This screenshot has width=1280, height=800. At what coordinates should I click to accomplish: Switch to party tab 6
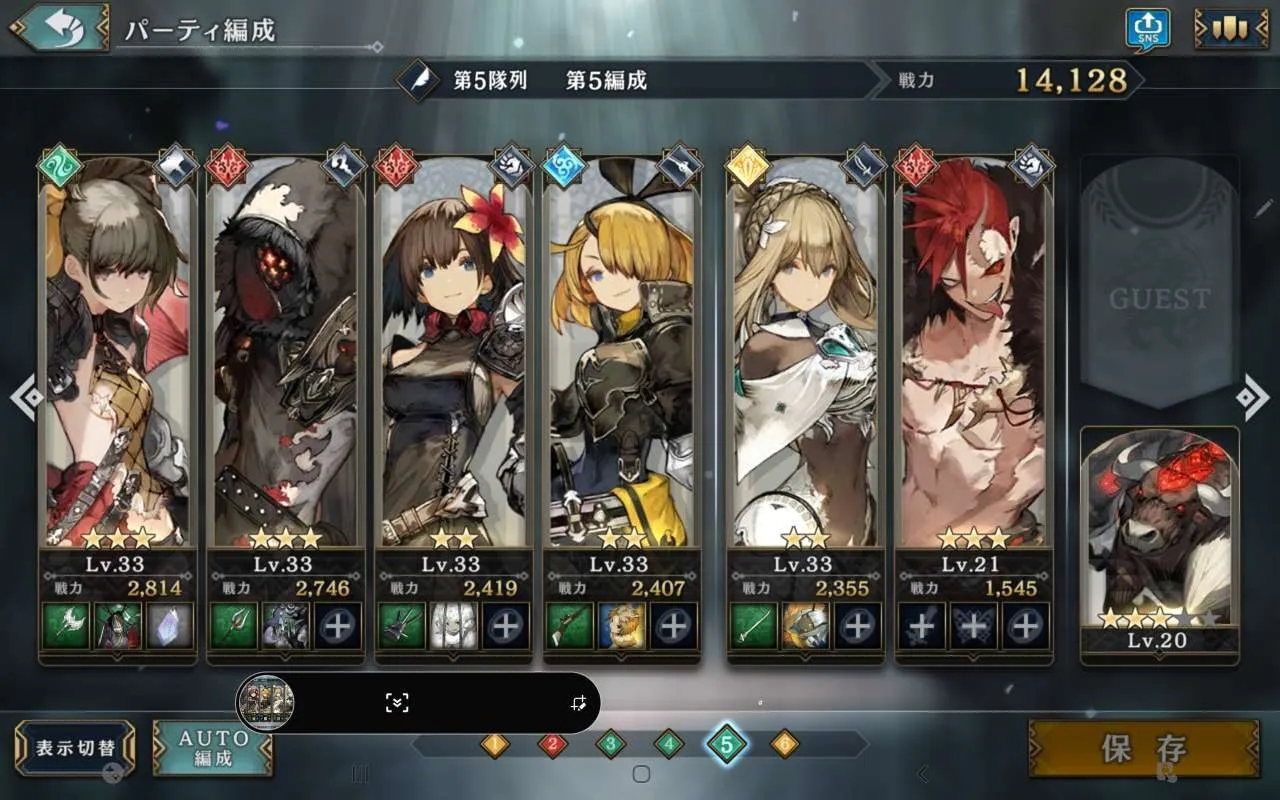785,744
